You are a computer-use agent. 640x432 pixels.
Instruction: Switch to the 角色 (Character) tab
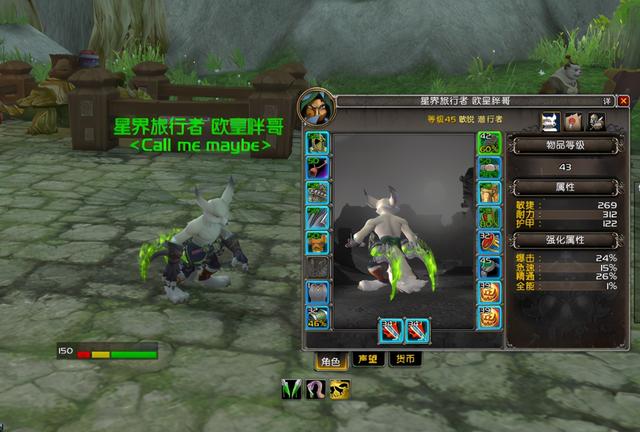click(x=329, y=360)
